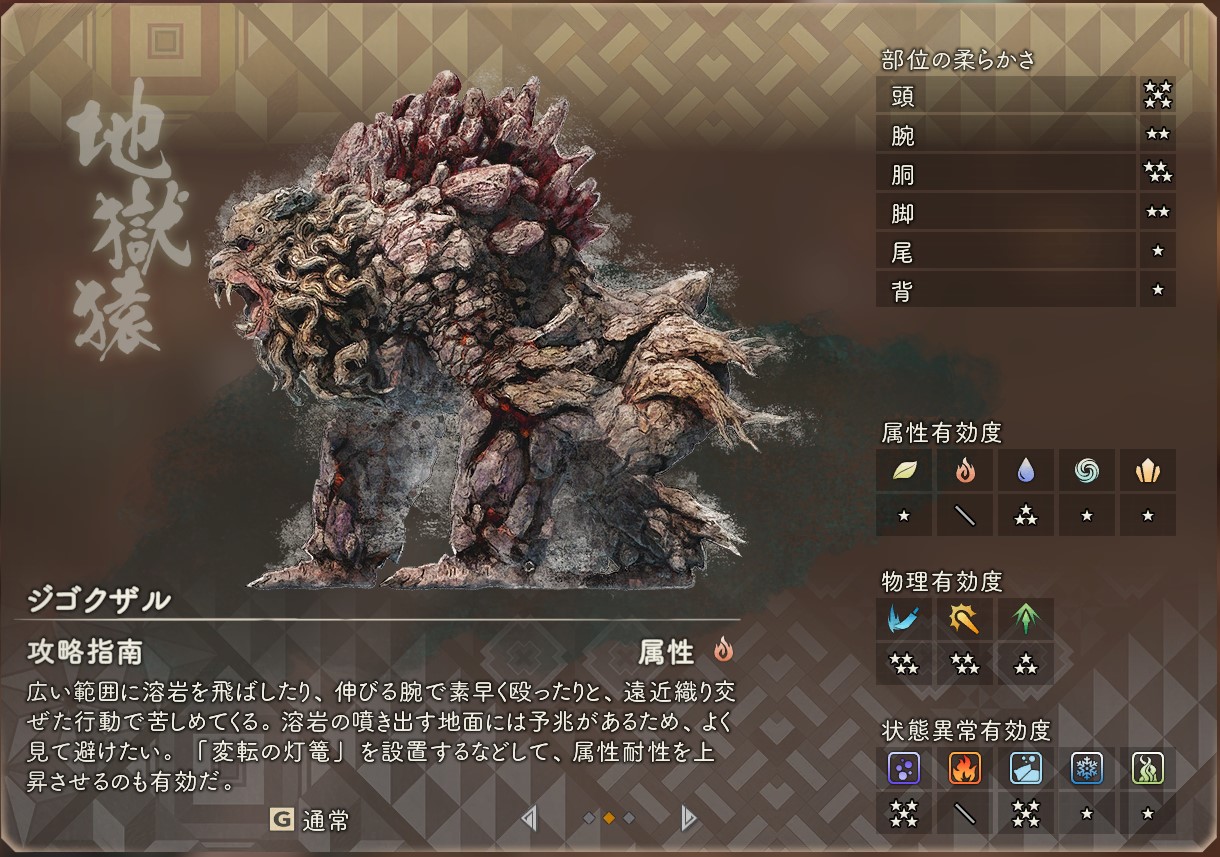
Task: Choose the wind swirl element icon
Action: pyautogui.click(x=1087, y=471)
